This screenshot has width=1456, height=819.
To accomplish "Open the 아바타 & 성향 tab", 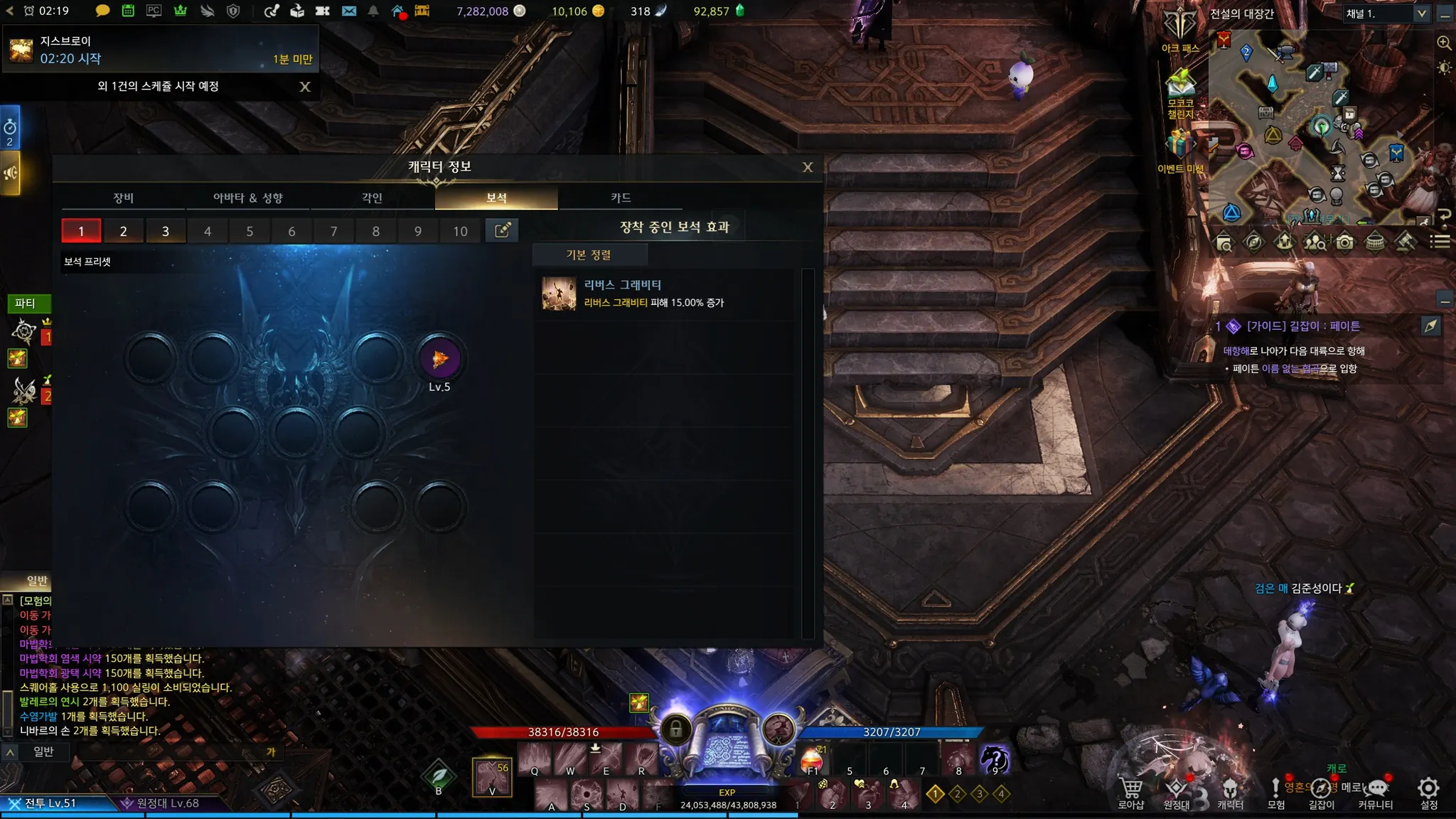I will tap(247, 198).
